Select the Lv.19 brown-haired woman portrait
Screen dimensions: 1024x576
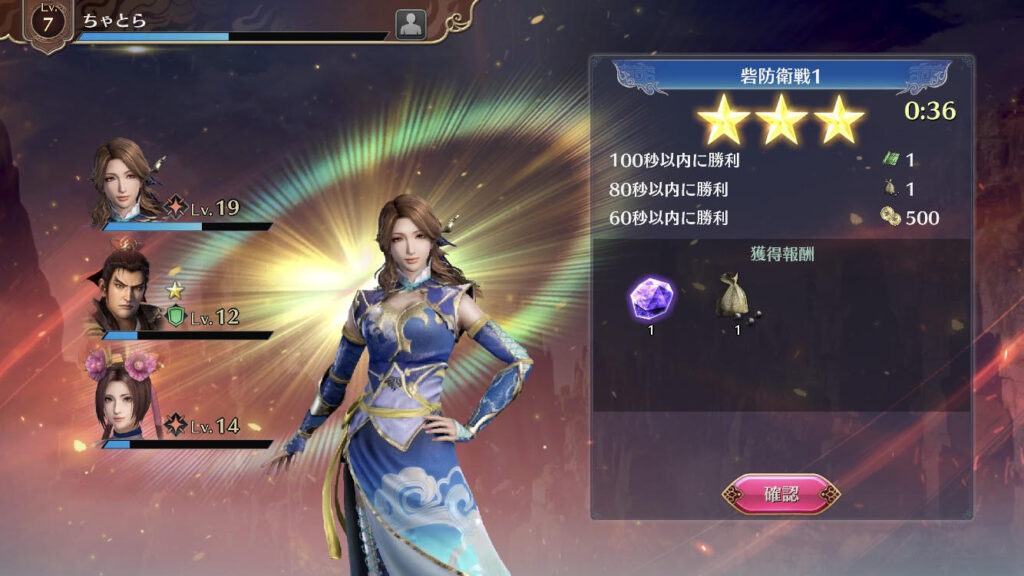124,184
